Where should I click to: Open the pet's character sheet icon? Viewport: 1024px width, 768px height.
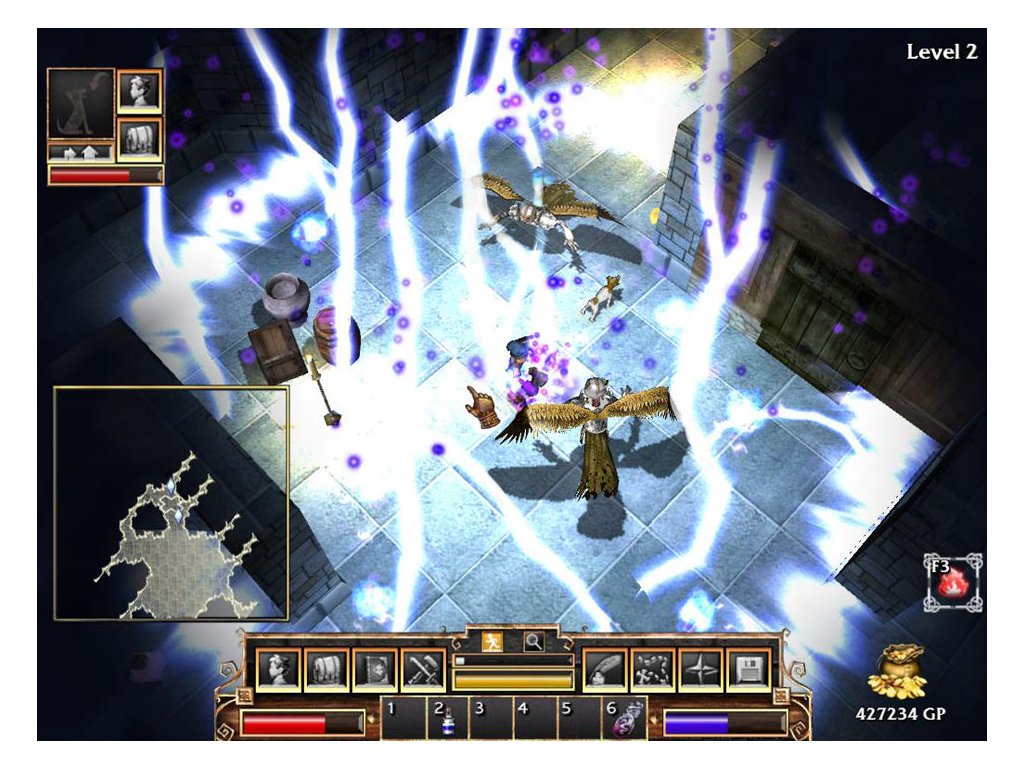coord(139,92)
